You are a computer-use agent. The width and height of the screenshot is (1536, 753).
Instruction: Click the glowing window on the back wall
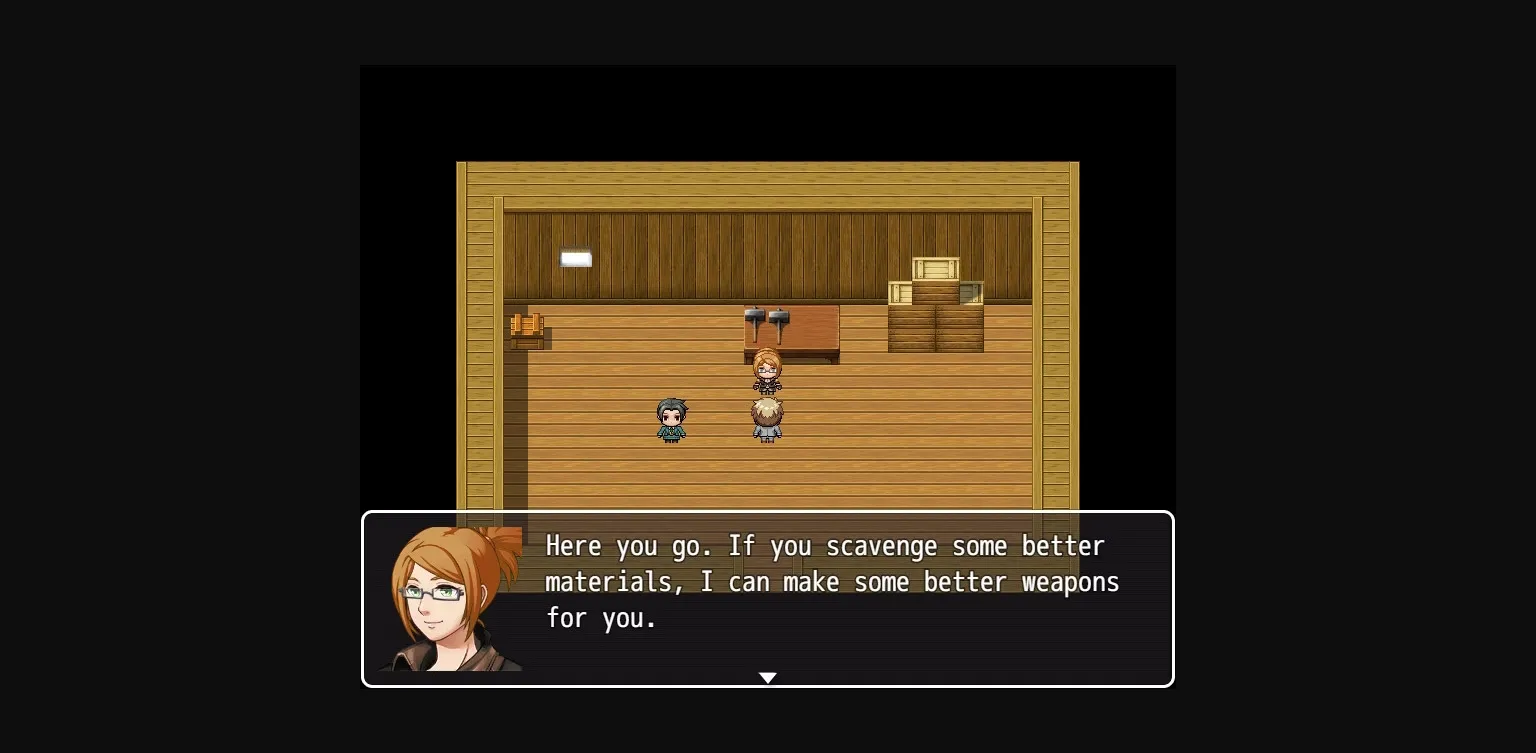(575, 258)
